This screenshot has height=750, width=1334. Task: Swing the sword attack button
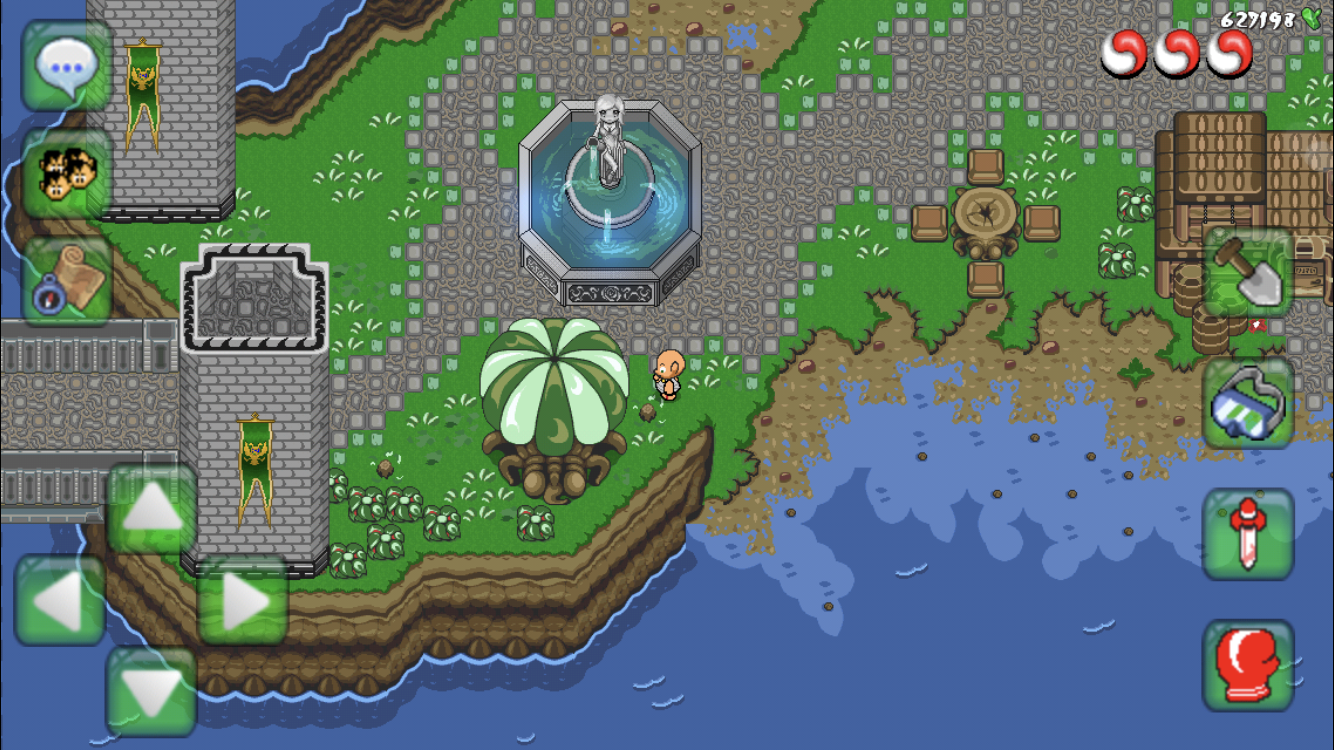(x=1248, y=534)
